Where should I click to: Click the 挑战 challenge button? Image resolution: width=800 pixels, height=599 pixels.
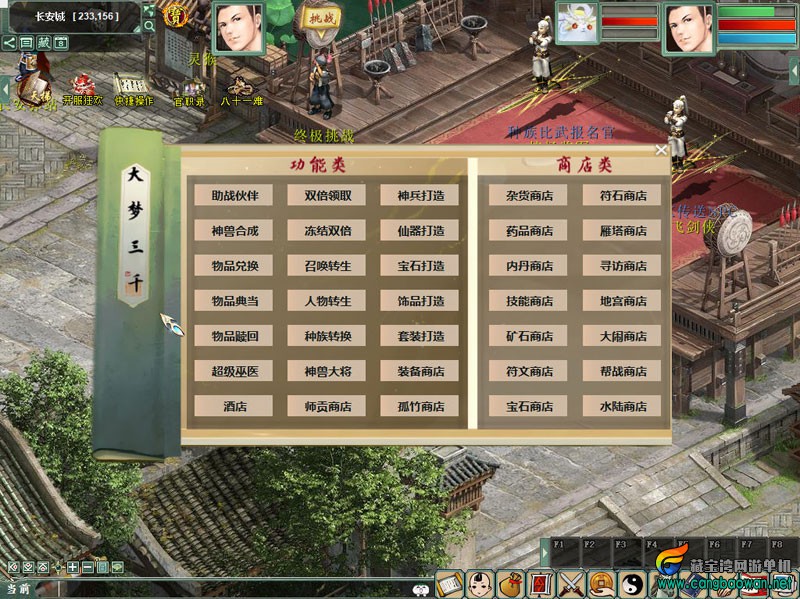pyautogui.click(x=322, y=19)
